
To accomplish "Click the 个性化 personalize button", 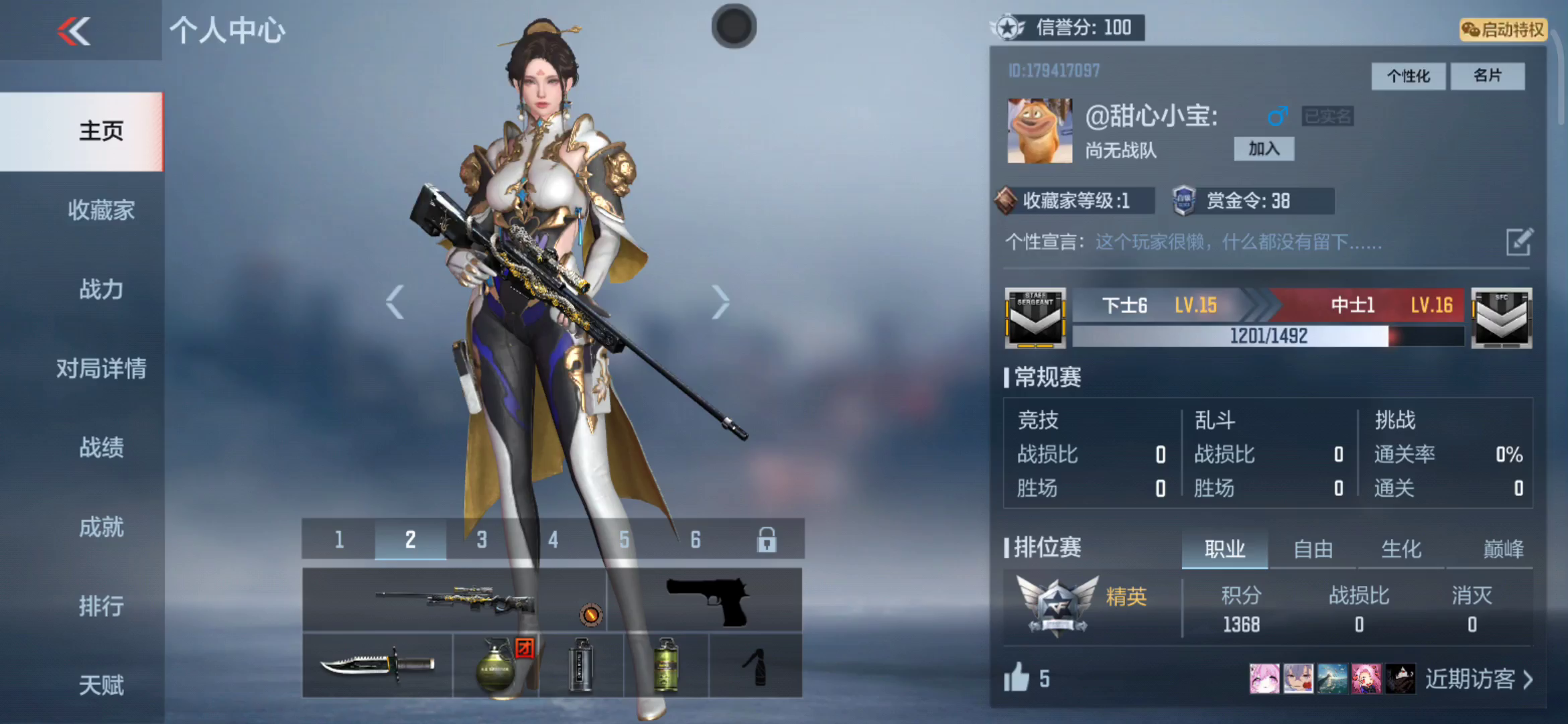I will pos(1408,76).
